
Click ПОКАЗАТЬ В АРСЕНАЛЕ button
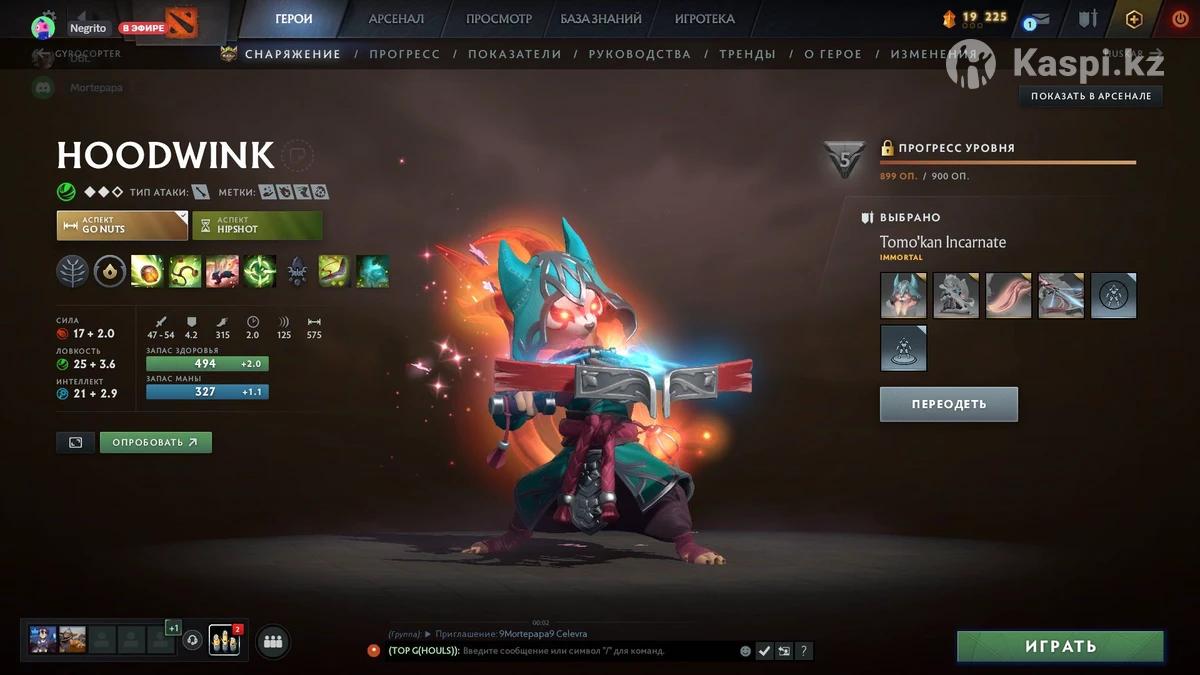coord(1090,96)
